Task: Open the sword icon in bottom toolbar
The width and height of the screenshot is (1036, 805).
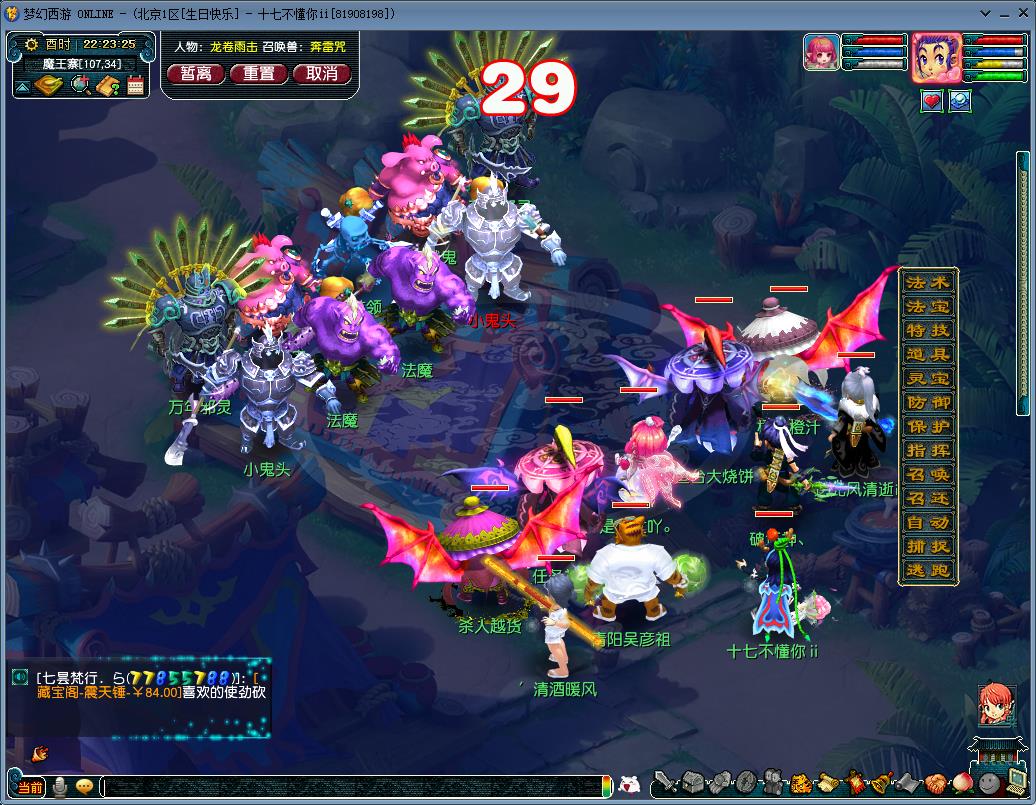Action: click(x=665, y=783)
